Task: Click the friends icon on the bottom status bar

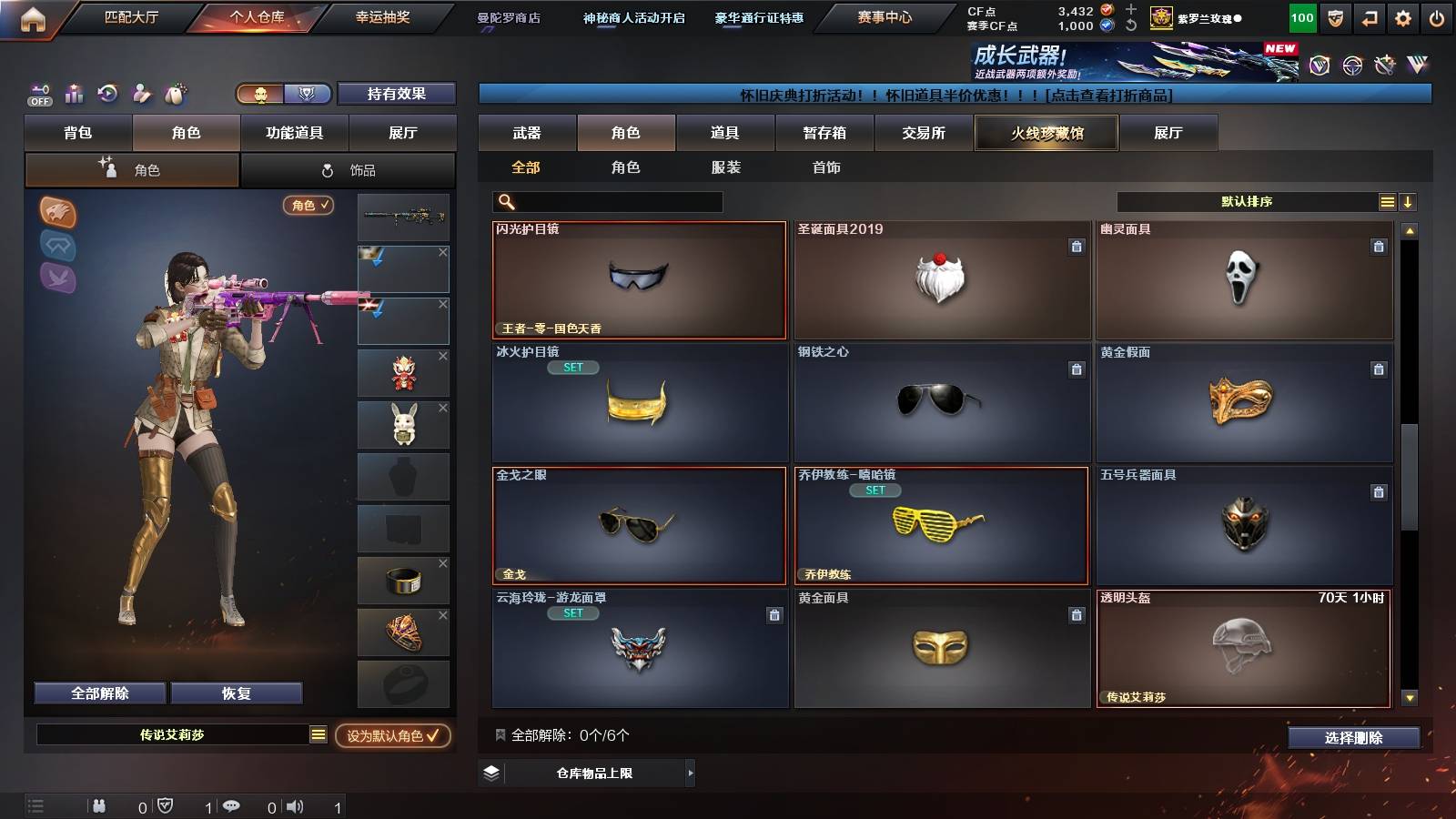Action: 99,804
